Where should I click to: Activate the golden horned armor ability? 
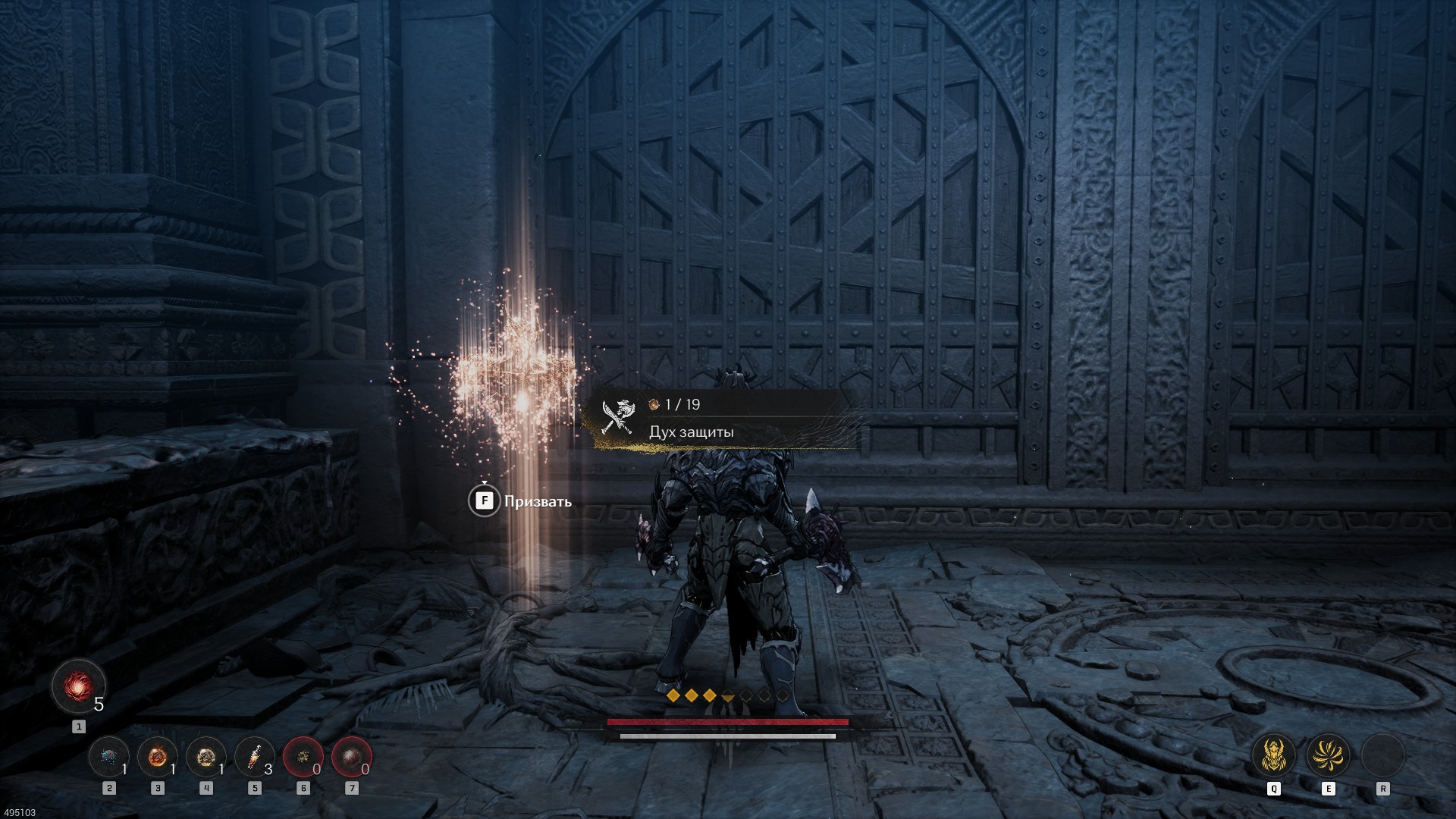click(1273, 755)
